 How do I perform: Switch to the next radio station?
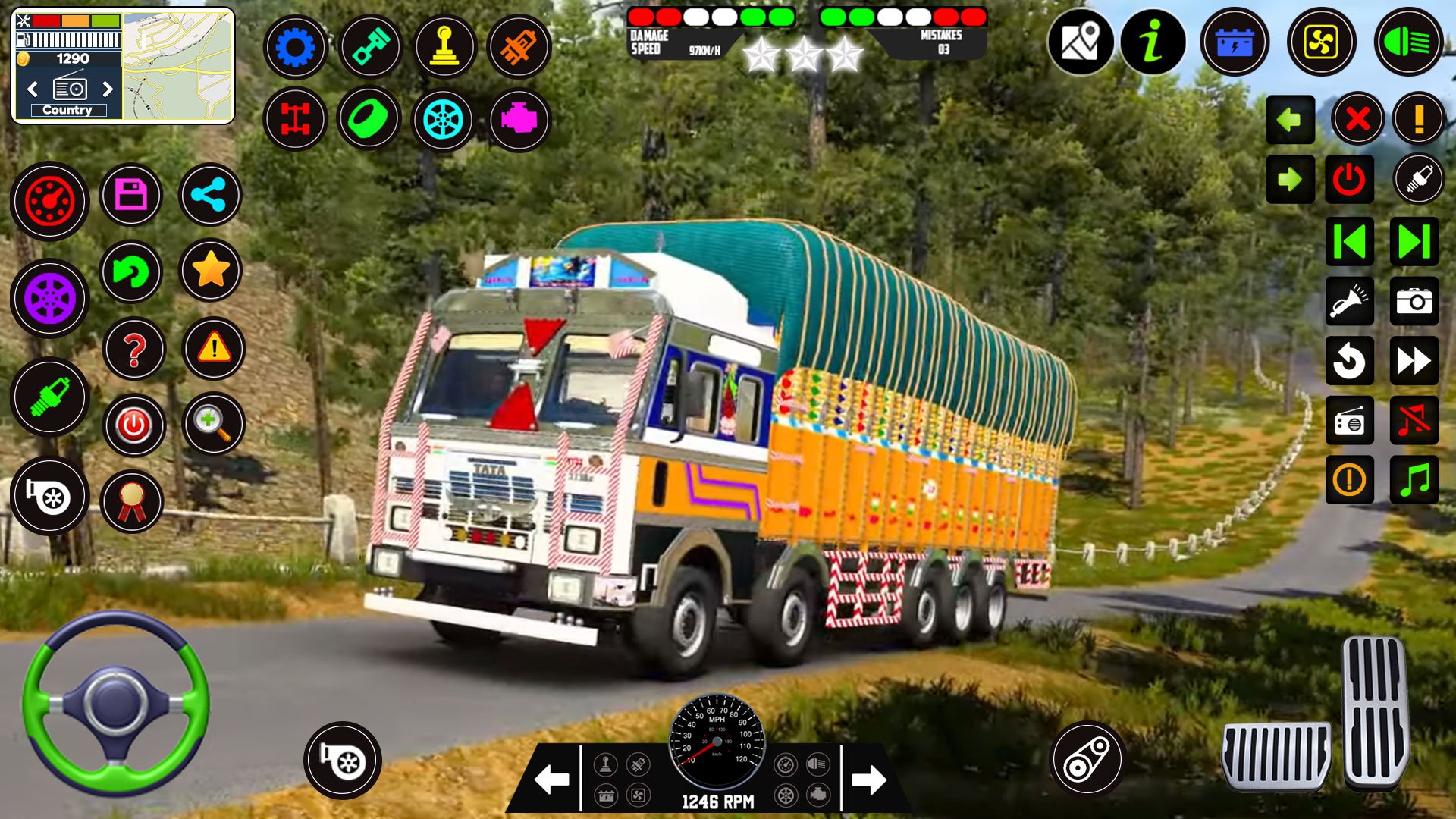(x=108, y=89)
